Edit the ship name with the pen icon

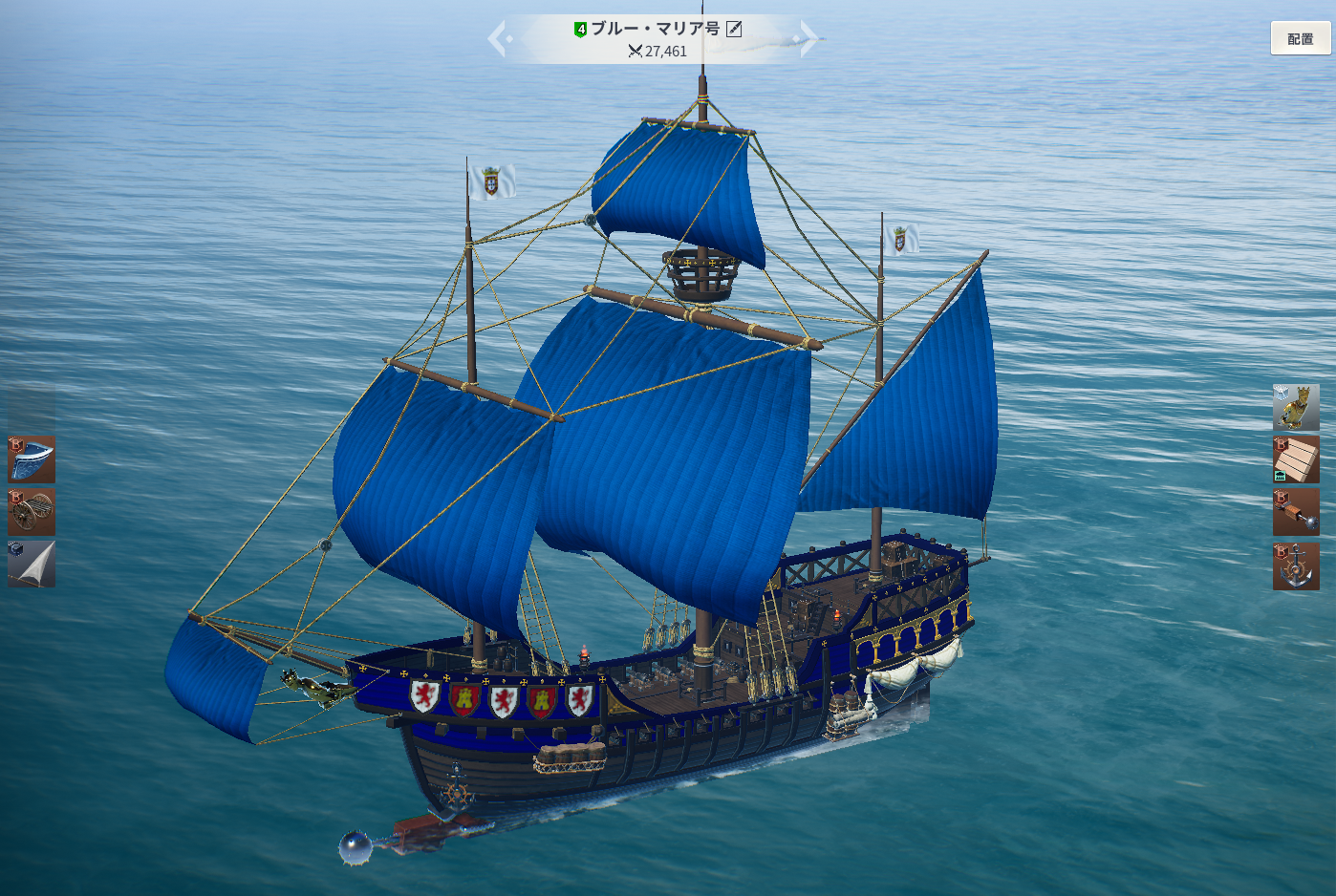click(734, 29)
